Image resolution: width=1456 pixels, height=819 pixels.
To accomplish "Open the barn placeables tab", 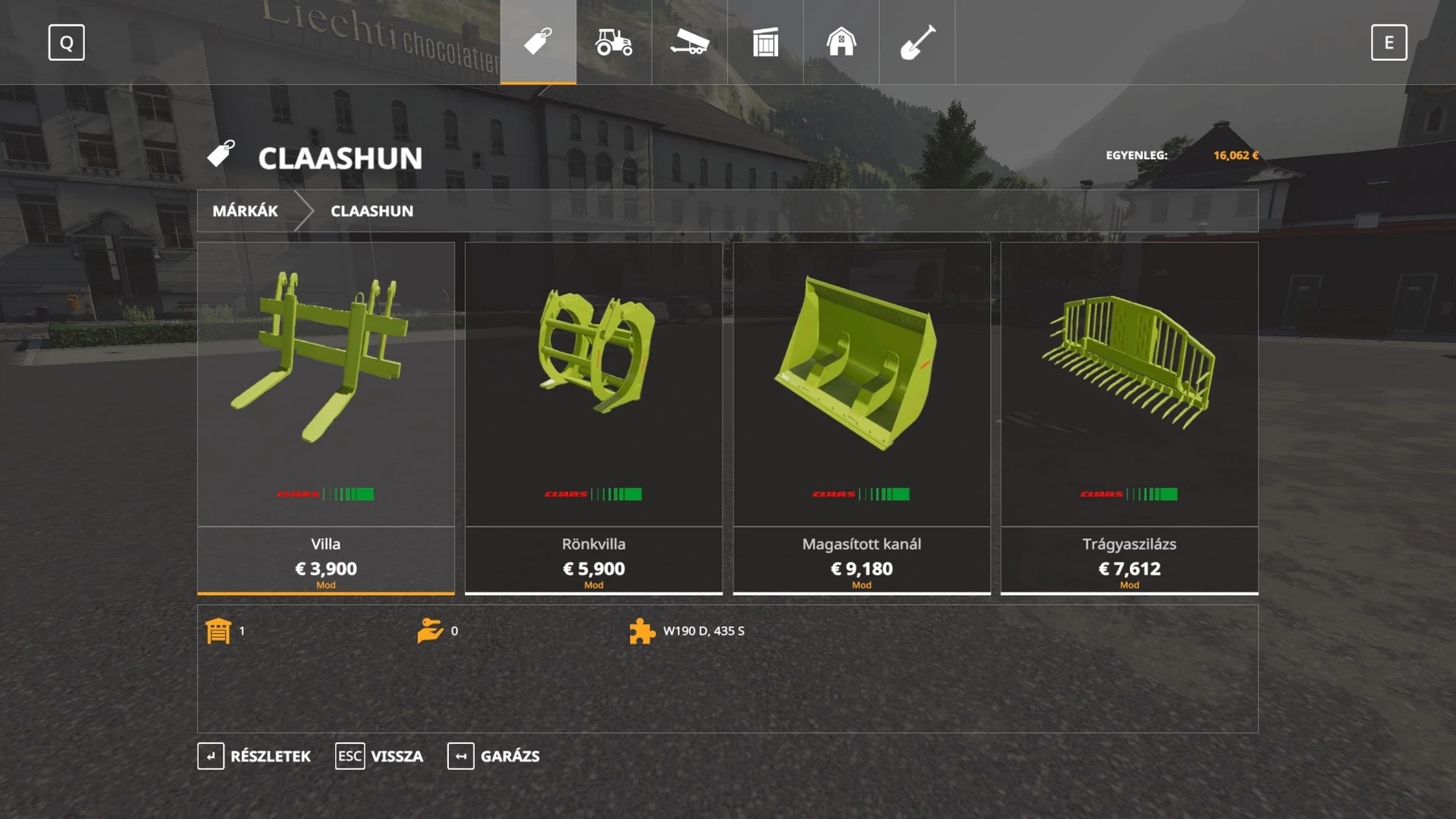I will pyautogui.click(x=841, y=42).
